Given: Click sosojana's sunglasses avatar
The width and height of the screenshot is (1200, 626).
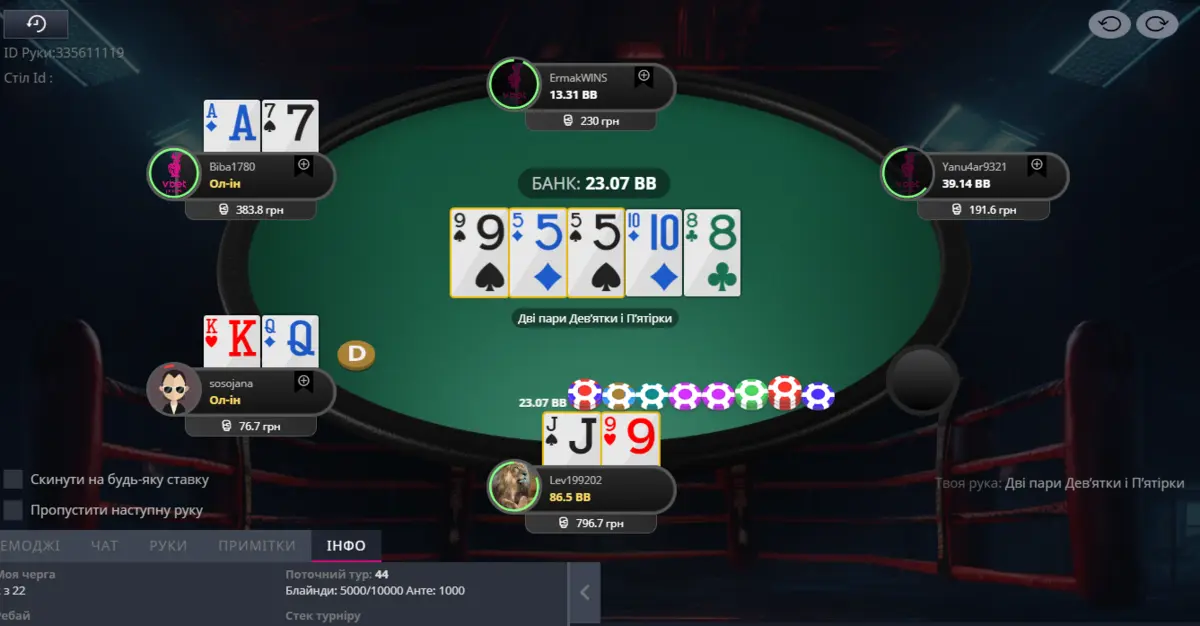Looking at the screenshot, I should point(173,389).
